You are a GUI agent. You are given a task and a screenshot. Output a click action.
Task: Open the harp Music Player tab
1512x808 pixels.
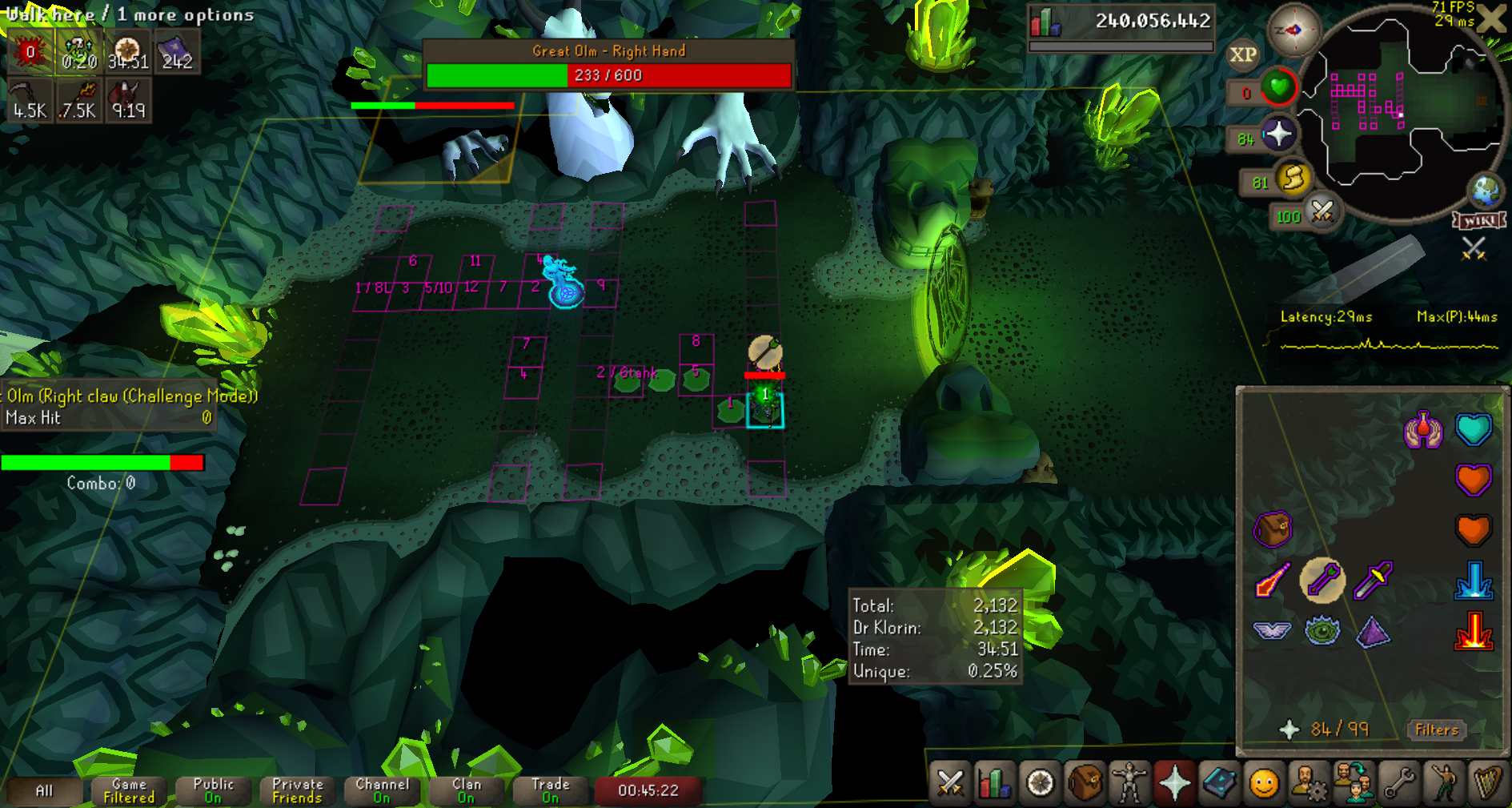tap(1488, 782)
